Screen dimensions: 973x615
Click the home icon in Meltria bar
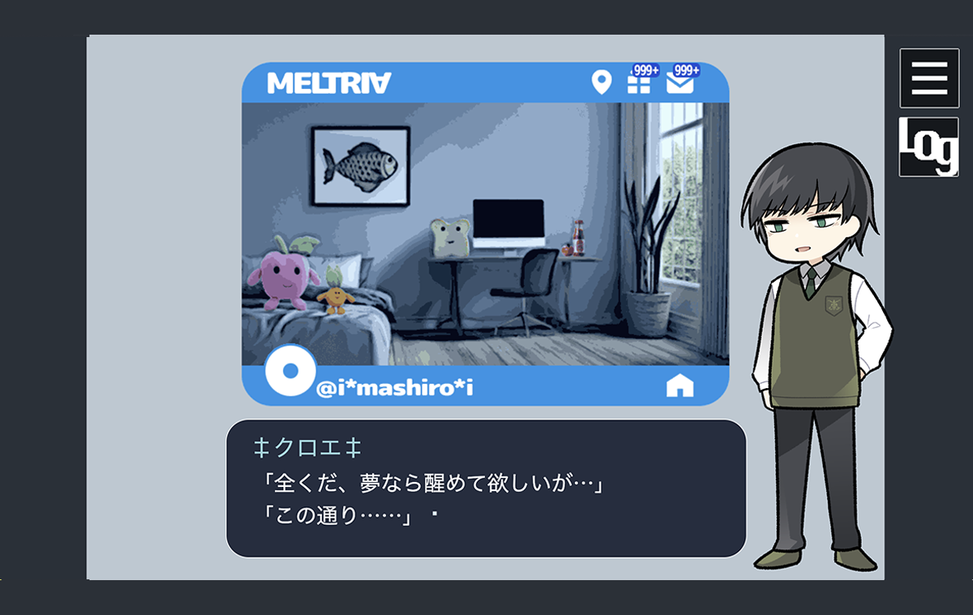680,385
